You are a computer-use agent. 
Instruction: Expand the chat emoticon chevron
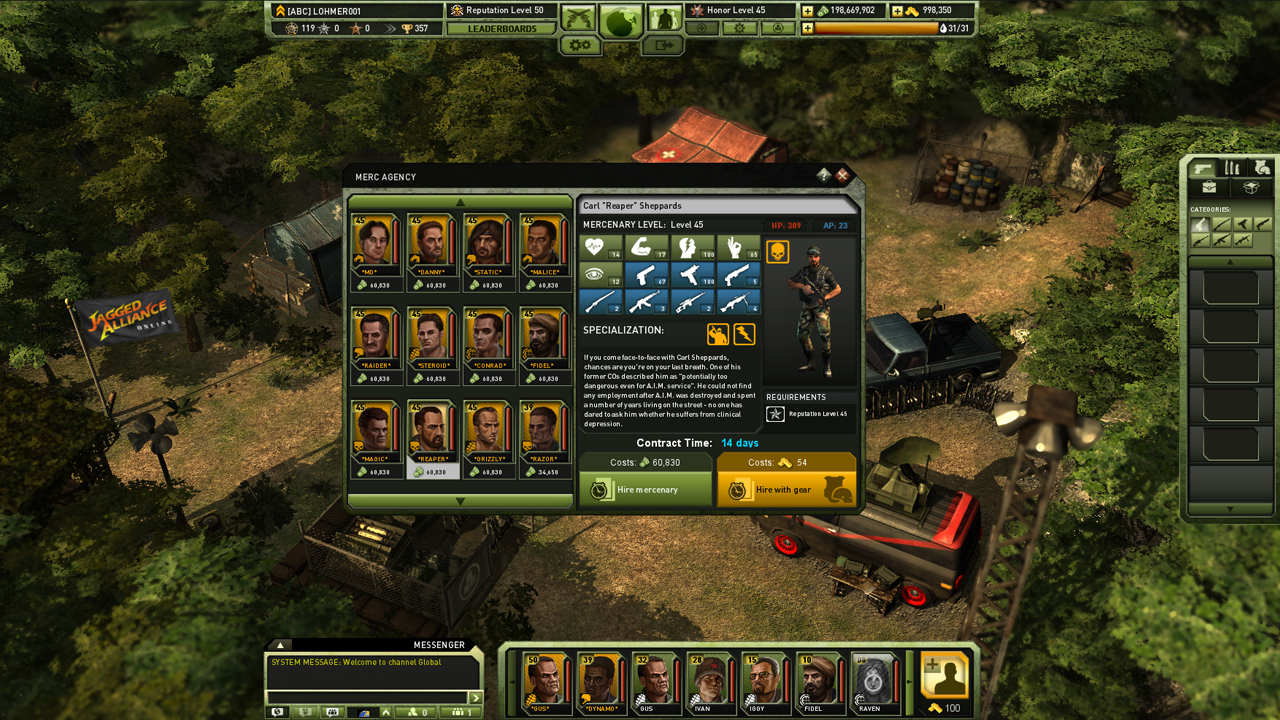[x=386, y=712]
